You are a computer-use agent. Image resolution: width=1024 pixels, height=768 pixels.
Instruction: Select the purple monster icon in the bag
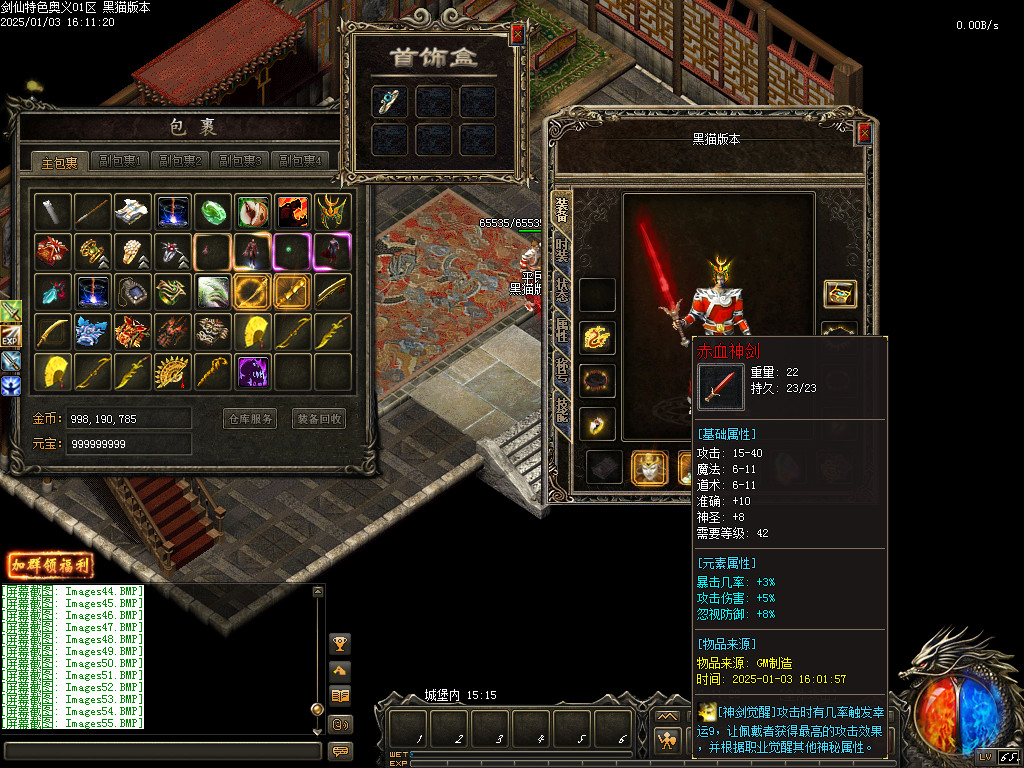pos(253,372)
